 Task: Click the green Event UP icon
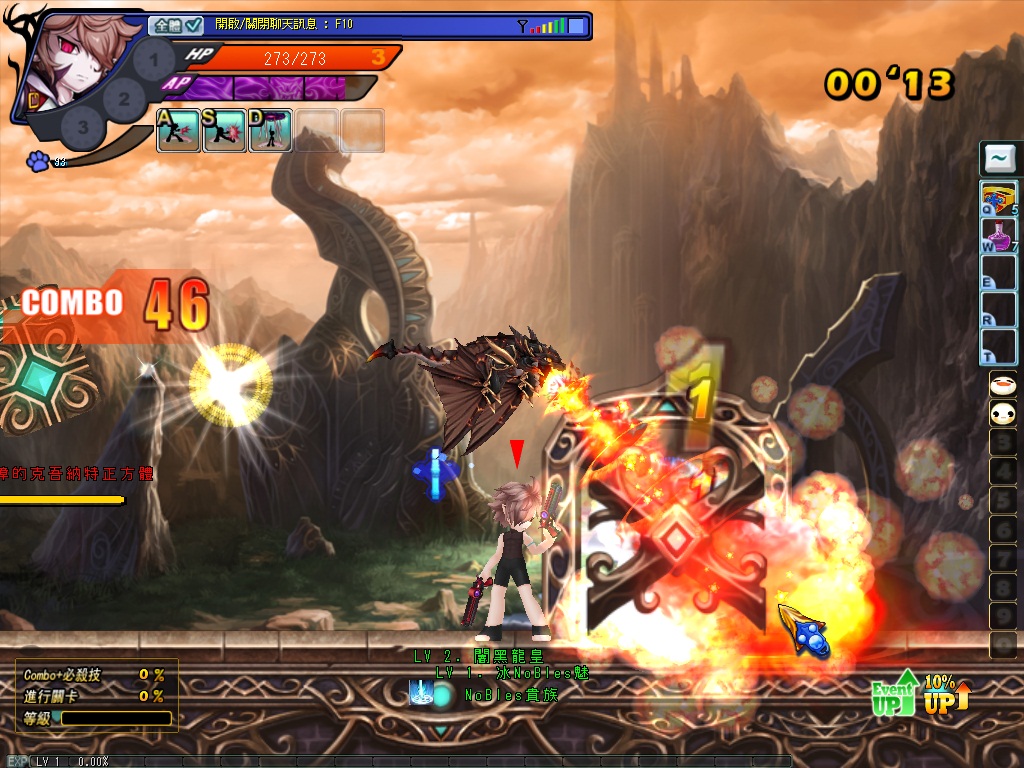[x=895, y=693]
